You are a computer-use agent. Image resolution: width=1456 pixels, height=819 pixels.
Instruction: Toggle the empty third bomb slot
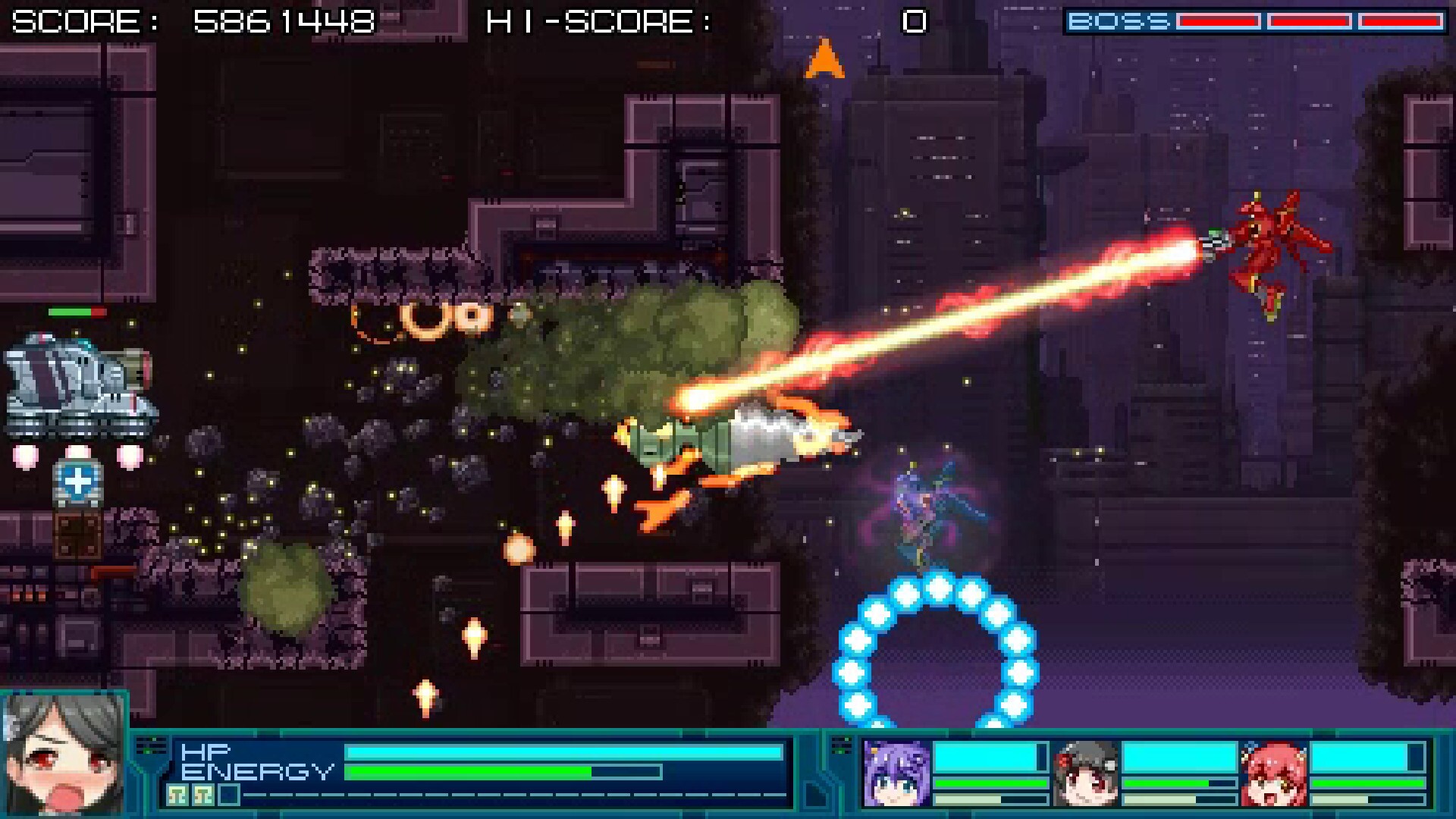tap(228, 794)
